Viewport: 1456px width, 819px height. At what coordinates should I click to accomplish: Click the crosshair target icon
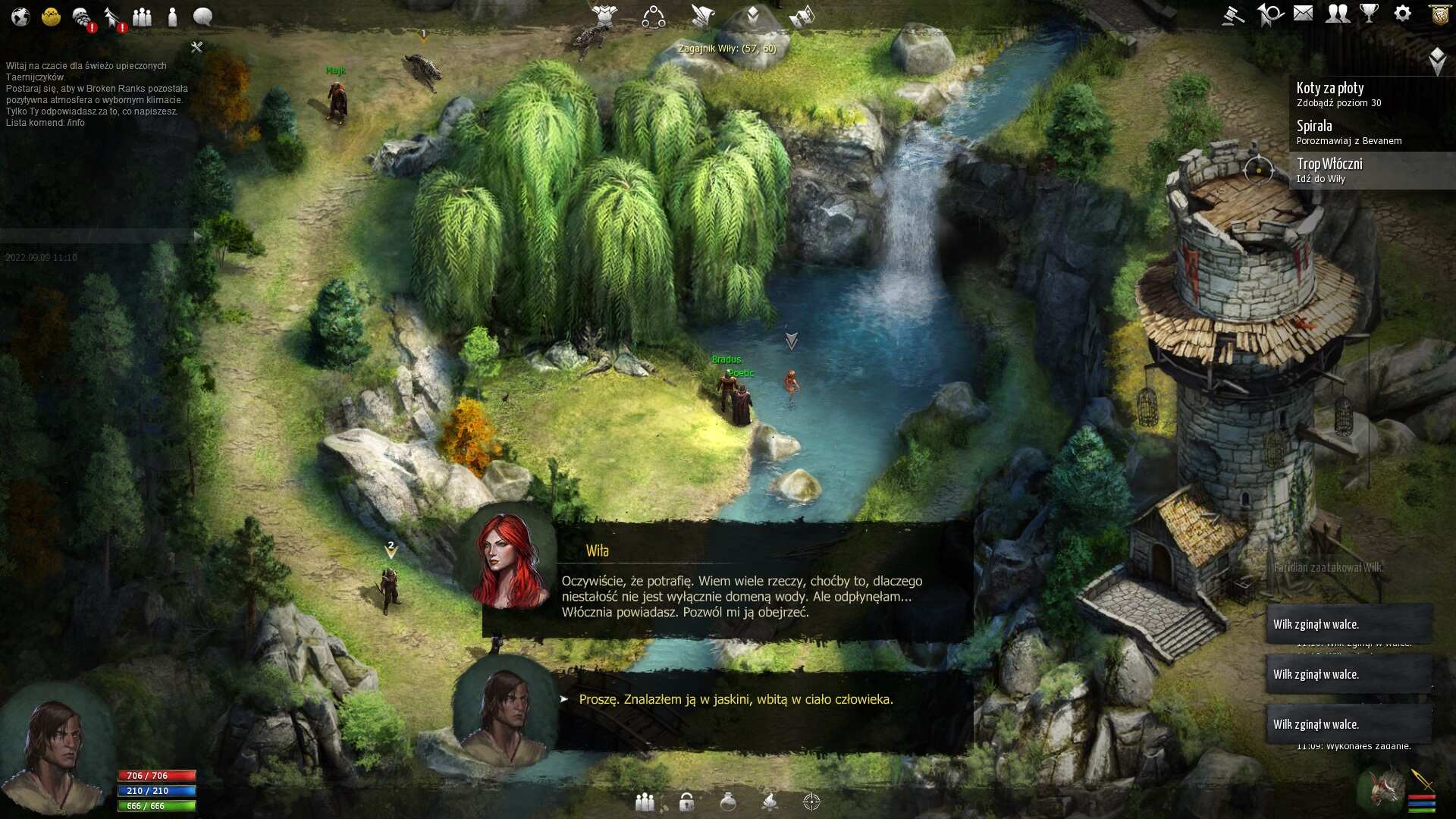[x=811, y=802]
